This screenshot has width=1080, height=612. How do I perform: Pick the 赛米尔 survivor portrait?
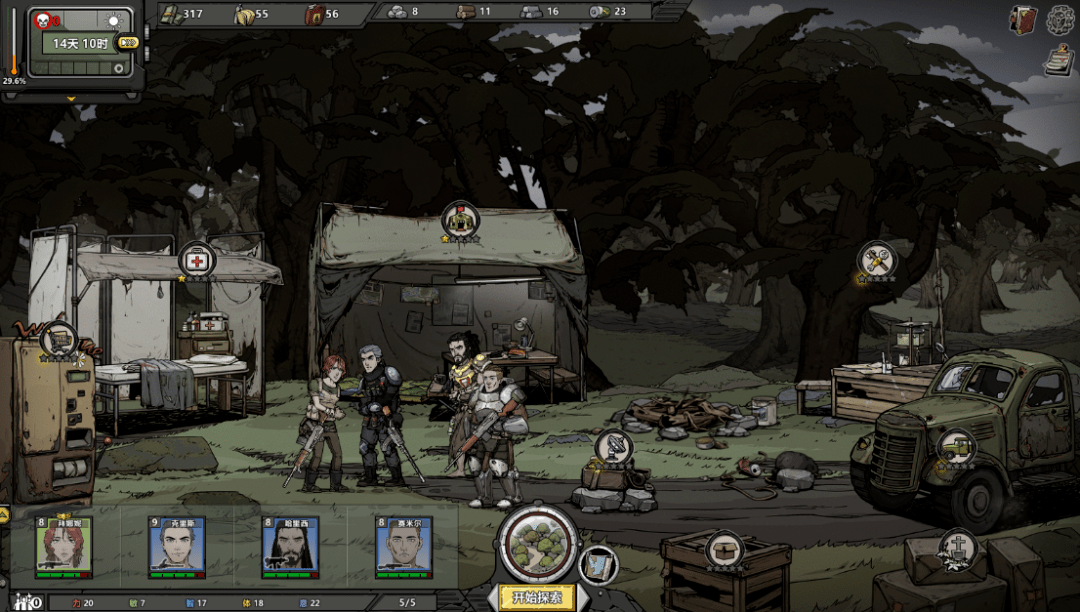click(x=404, y=546)
